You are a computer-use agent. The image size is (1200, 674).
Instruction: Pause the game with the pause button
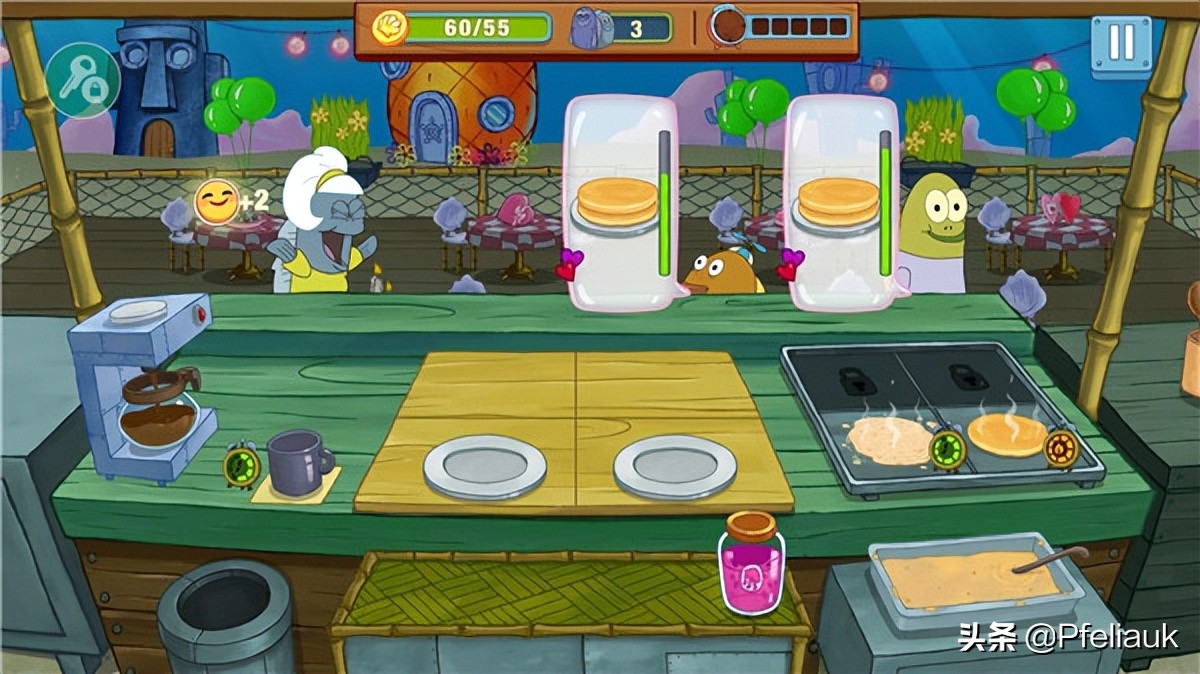point(1121,45)
